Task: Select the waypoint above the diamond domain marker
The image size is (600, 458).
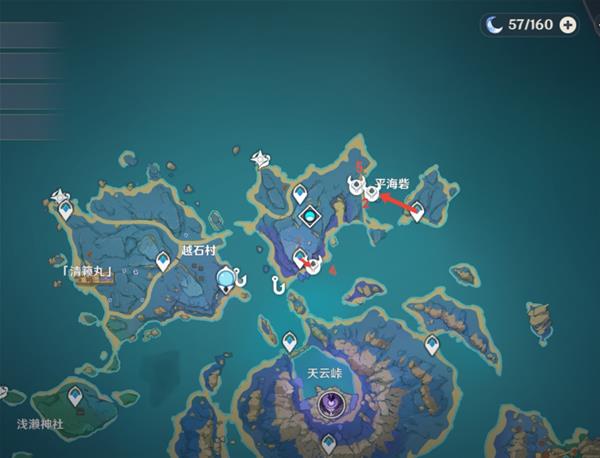Action: [300, 194]
